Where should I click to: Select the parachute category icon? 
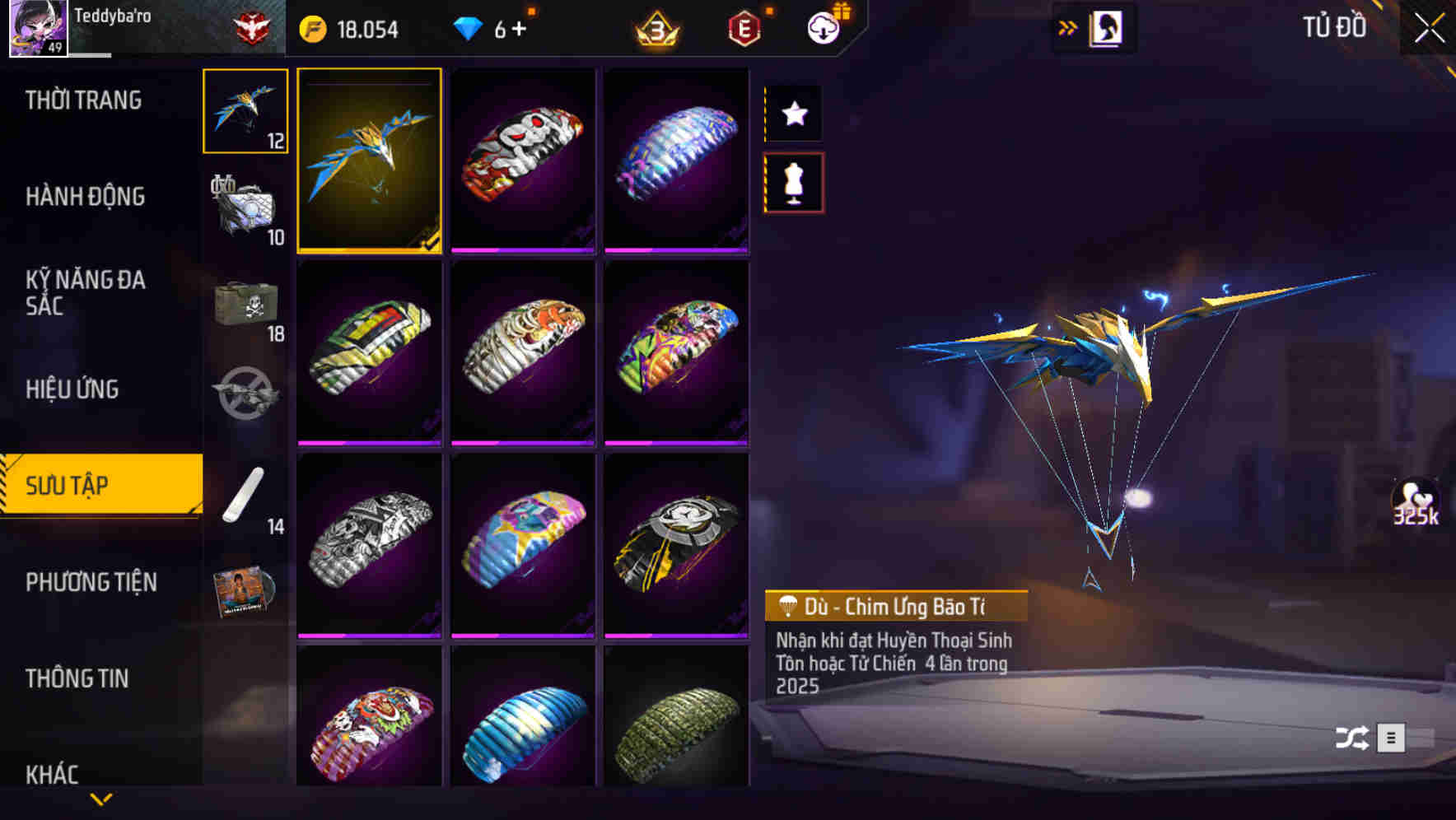click(x=244, y=111)
